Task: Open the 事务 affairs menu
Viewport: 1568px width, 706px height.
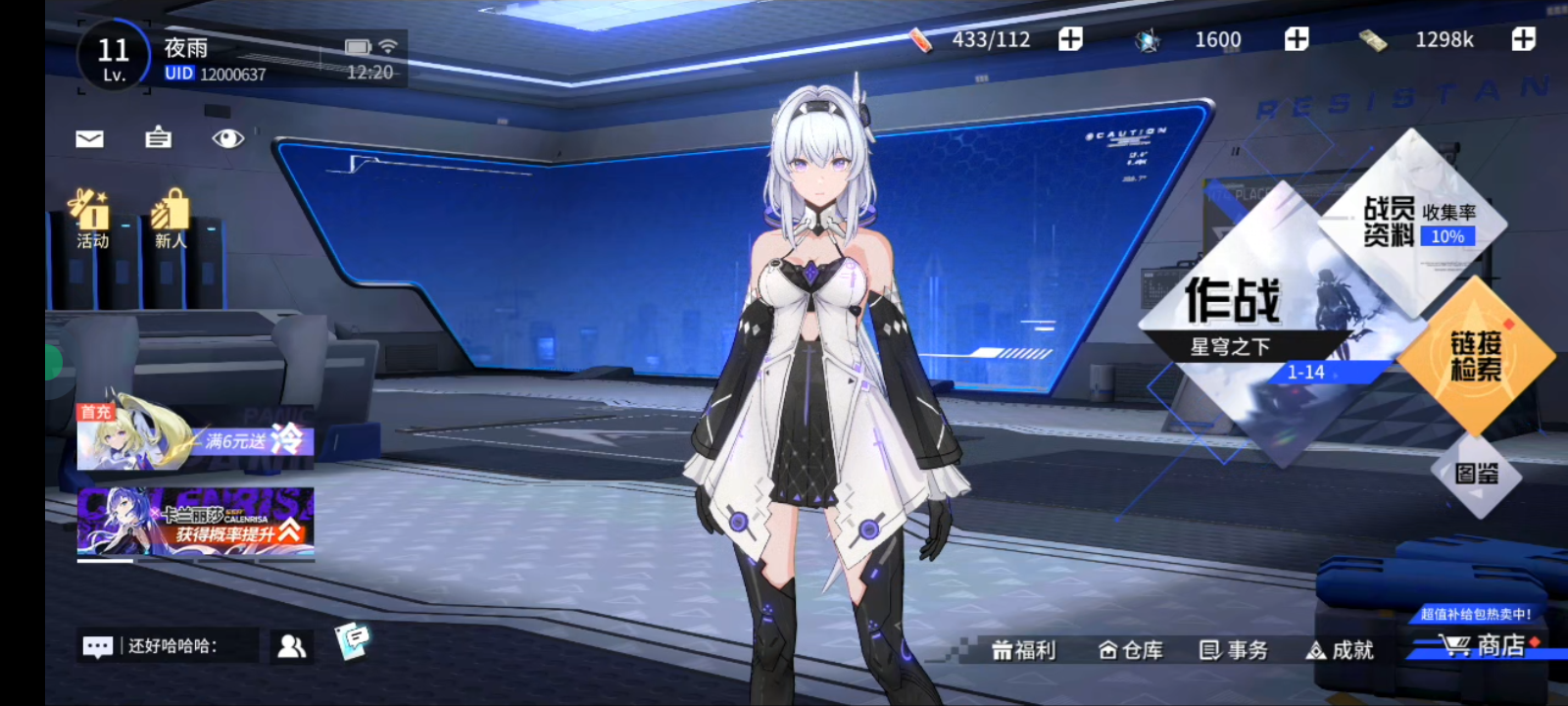Action: (1234, 650)
